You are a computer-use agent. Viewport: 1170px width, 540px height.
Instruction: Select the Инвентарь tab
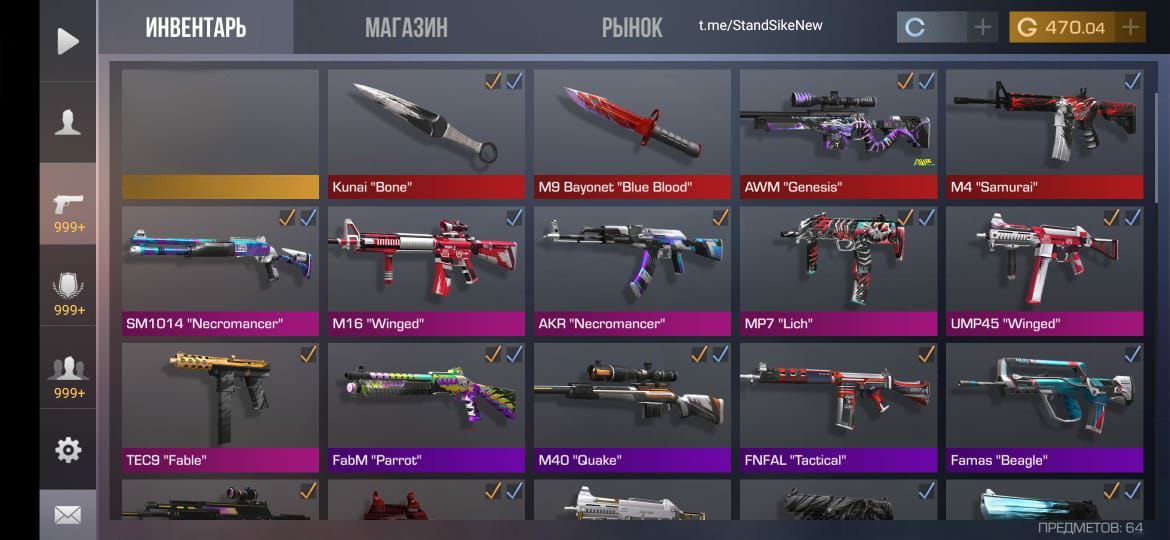click(196, 27)
